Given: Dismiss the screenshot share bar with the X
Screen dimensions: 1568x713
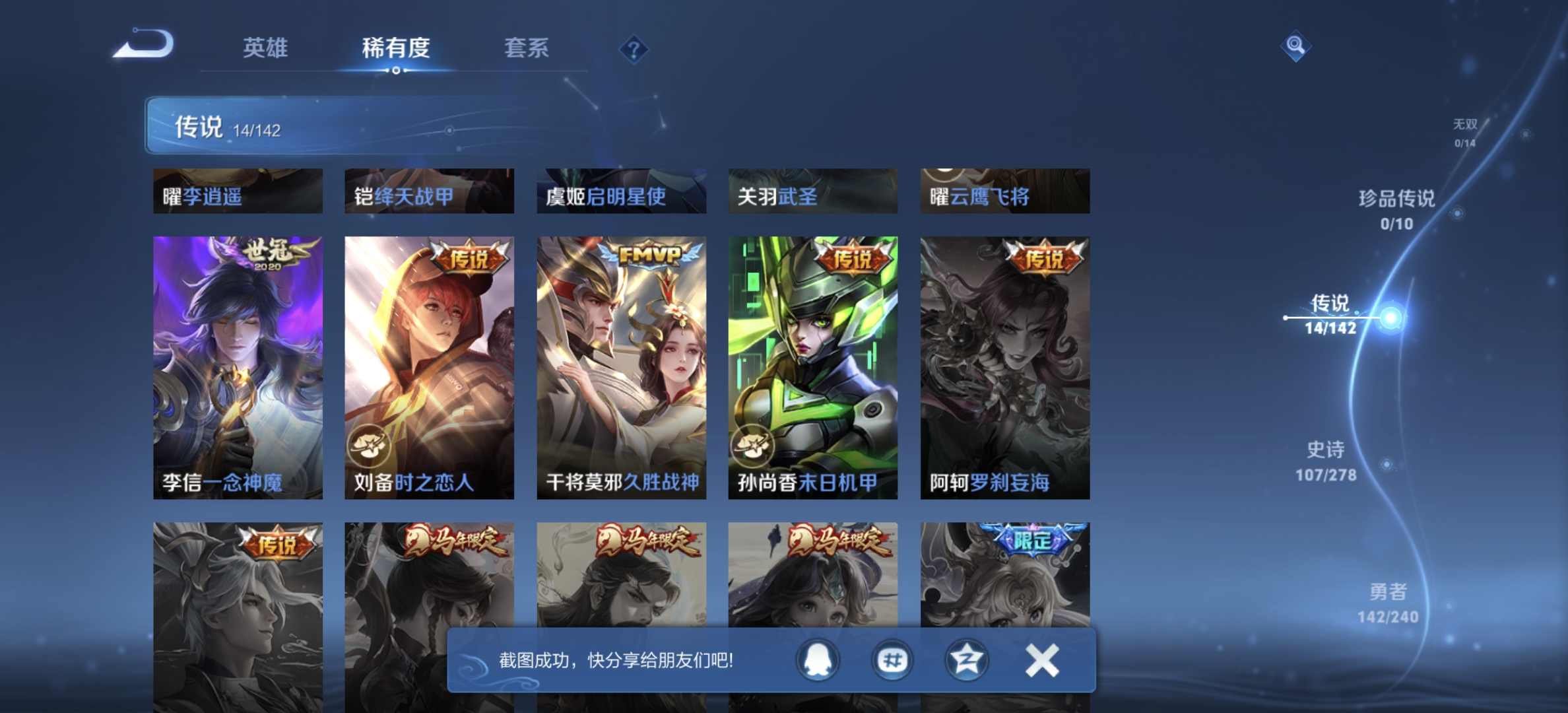Looking at the screenshot, I should coord(1041,659).
